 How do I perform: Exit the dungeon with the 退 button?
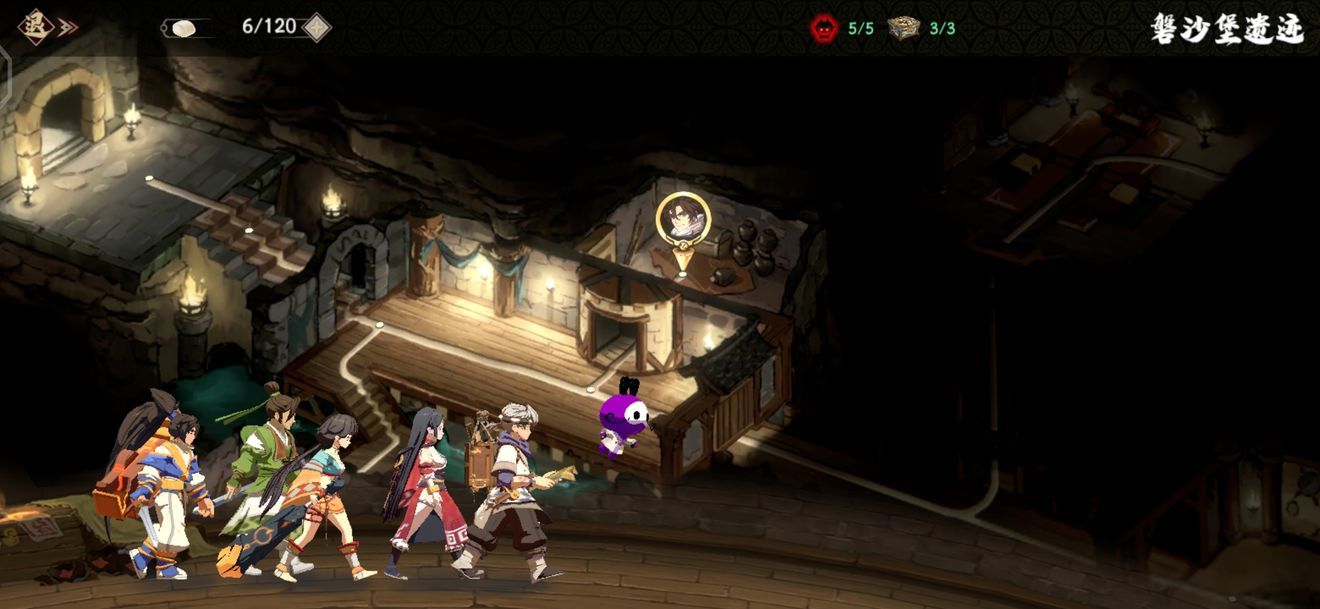click(x=37, y=27)
